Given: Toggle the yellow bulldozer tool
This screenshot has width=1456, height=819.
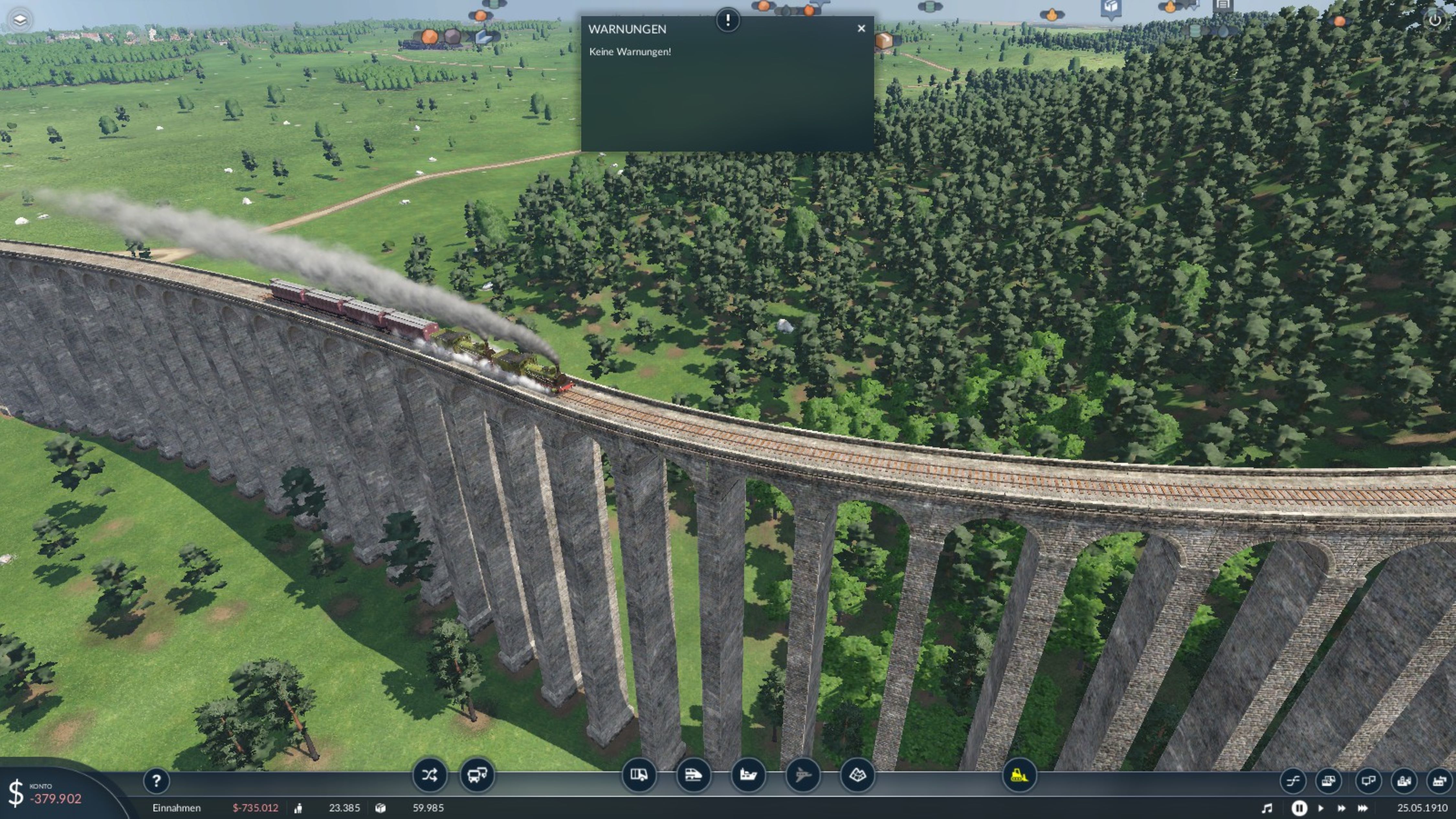Looking at the screenshot, I should (1019, 775).
